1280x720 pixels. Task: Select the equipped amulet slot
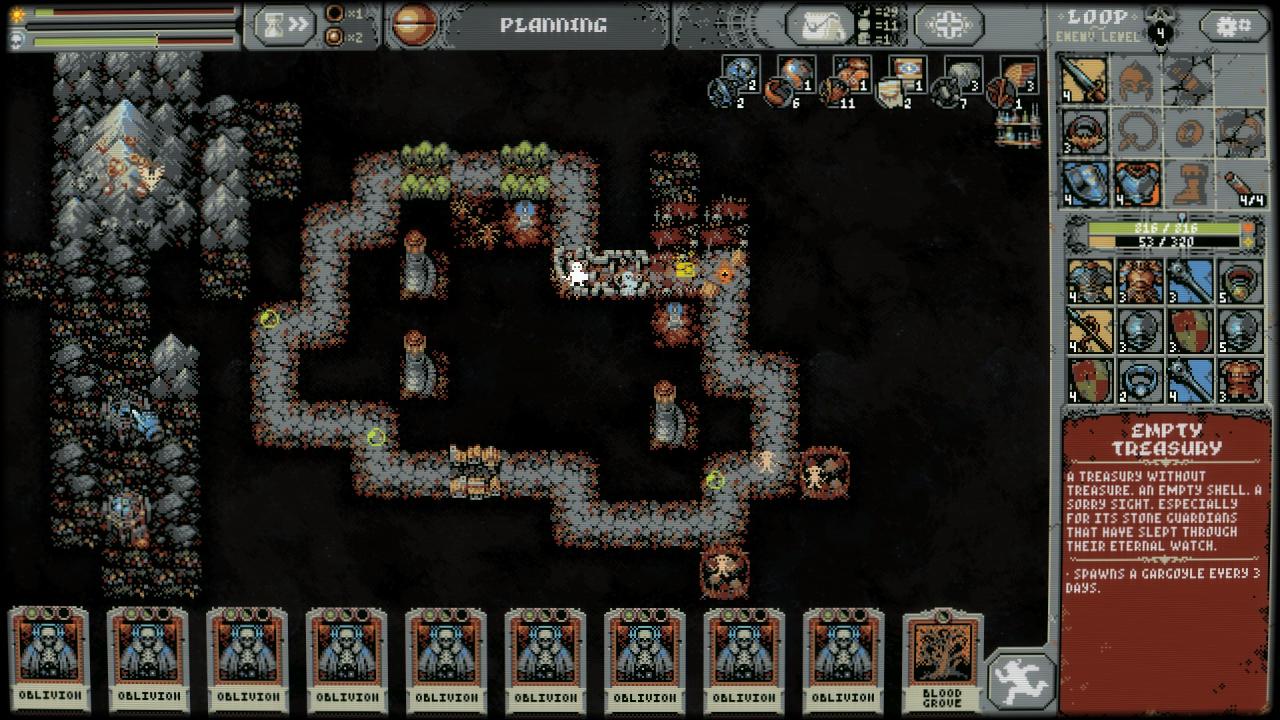tap(1085, 132)
